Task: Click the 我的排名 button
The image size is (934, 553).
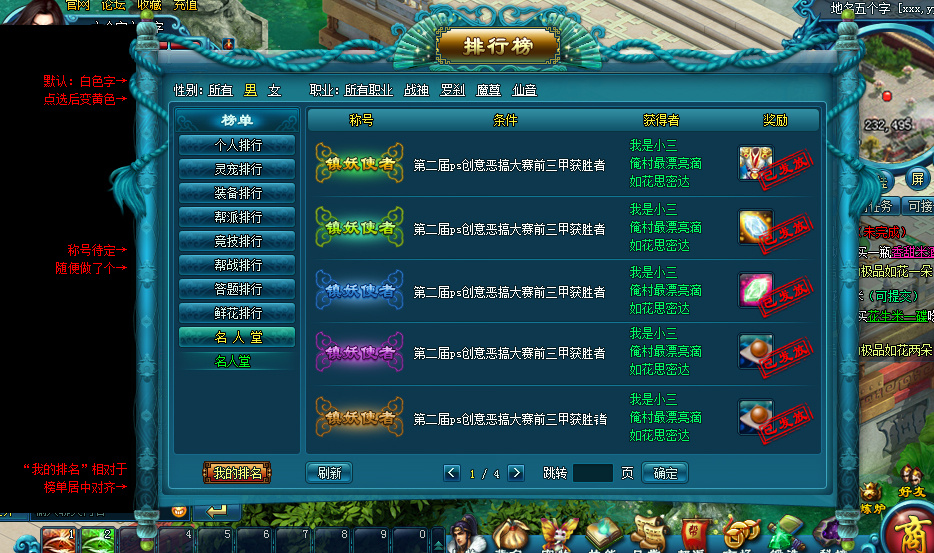Action: [237, 473]
